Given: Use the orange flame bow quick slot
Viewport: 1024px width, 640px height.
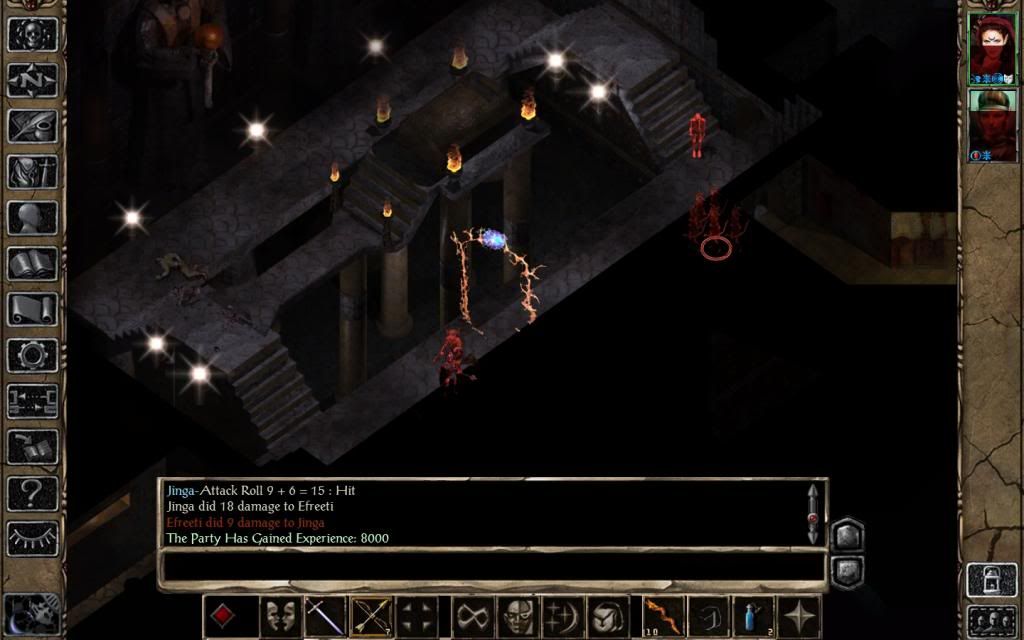Looking at the screenshot, I should point(663,616).
